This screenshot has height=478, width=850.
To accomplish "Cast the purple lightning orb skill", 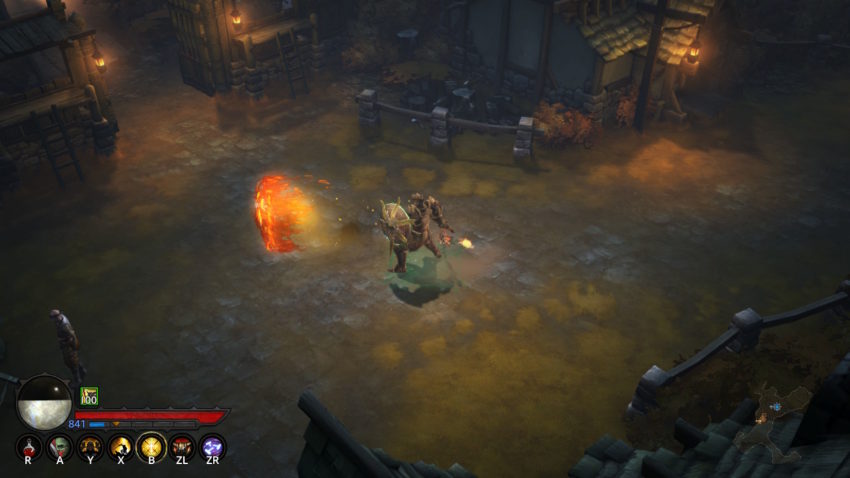I will pos(212,446).
